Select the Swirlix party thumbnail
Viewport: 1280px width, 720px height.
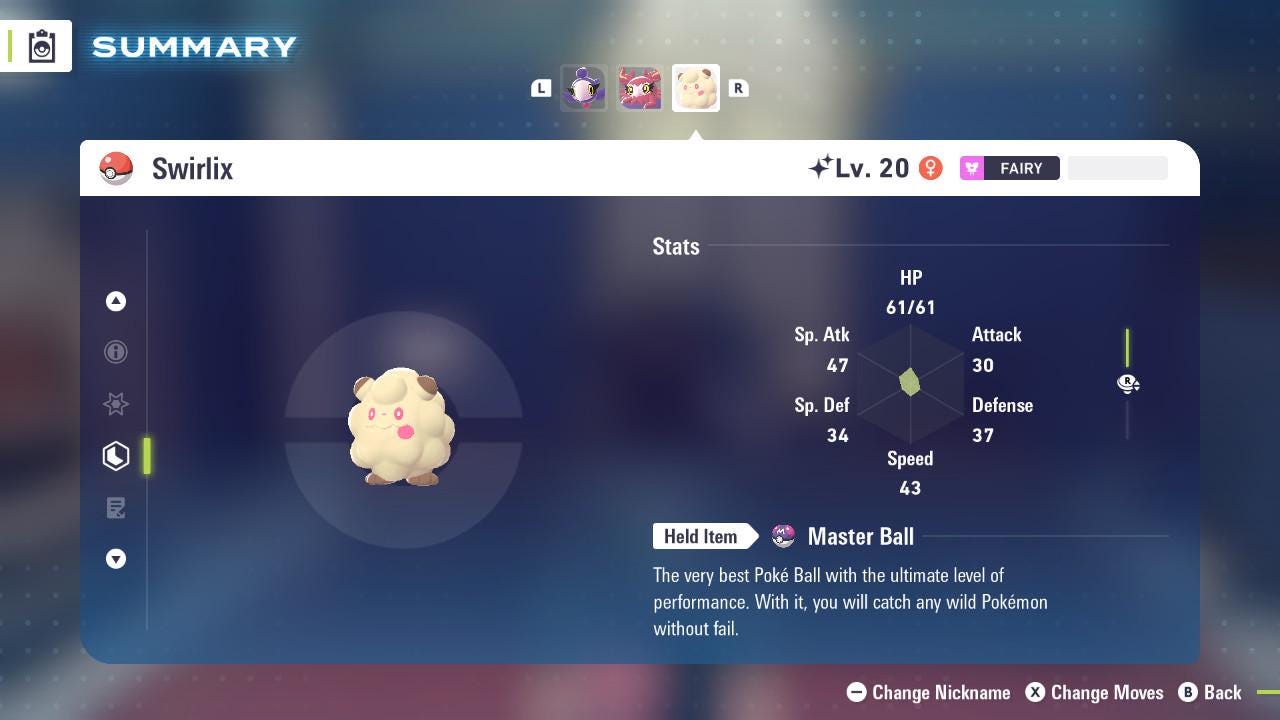tap(695, 88)
